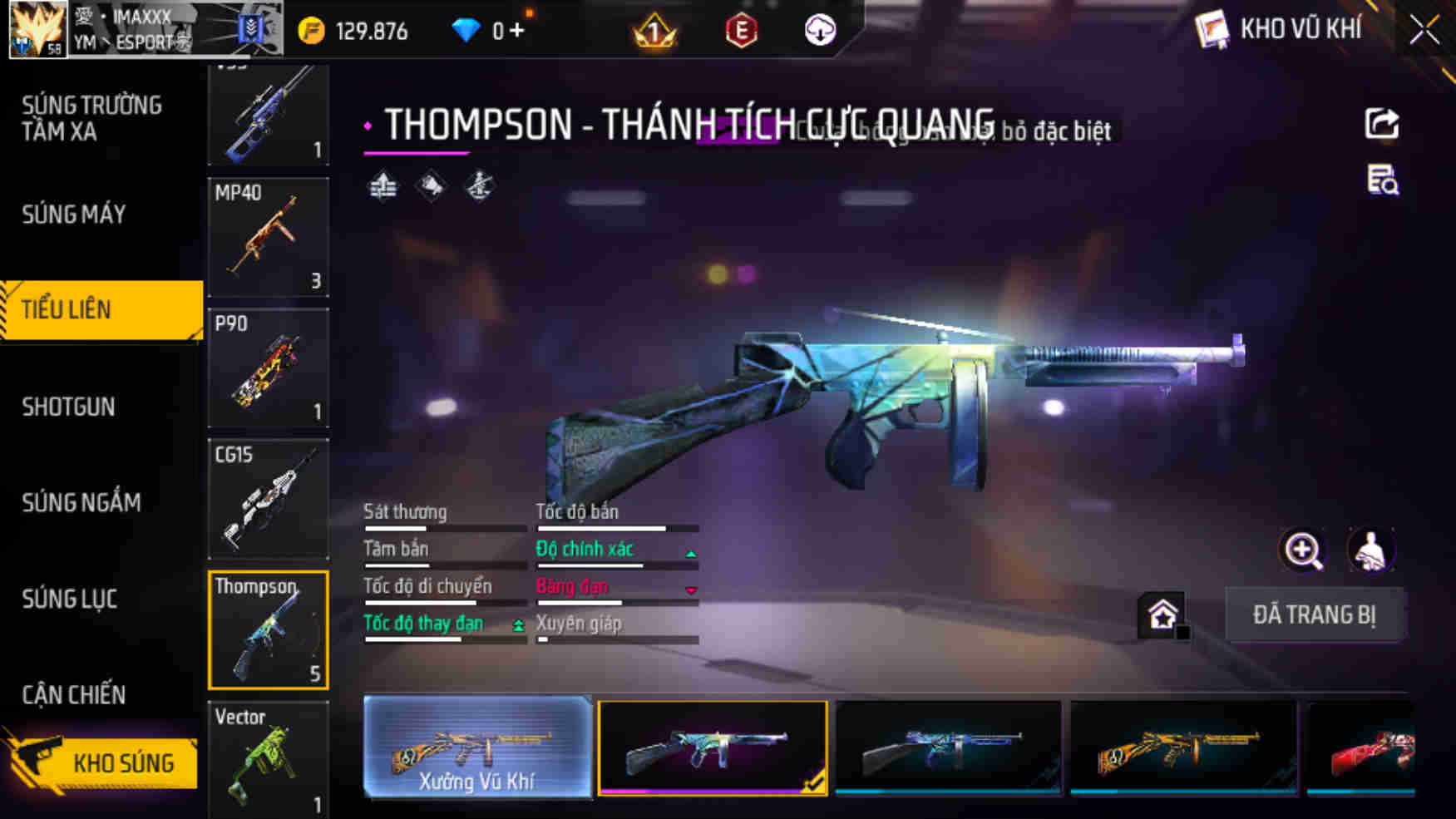Select the zoom magnifier preview icon
This screenshot has width=1456, height=819.
coord(1303,549)
